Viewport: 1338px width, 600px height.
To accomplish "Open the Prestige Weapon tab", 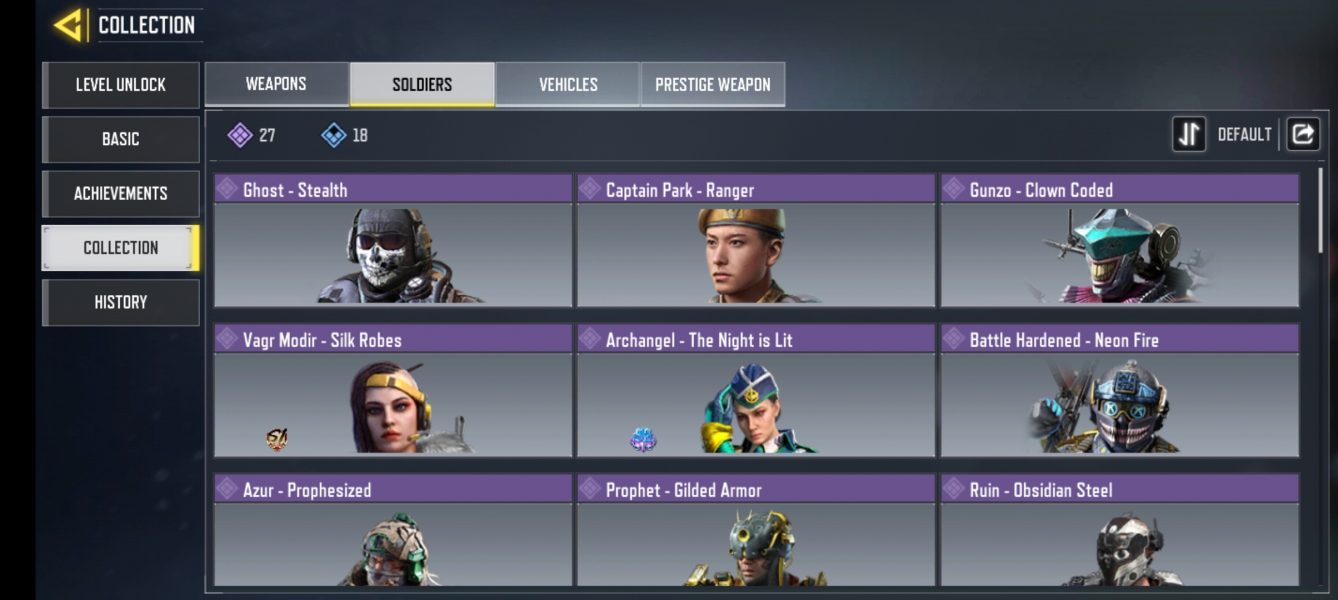I will tap(713, 84).
